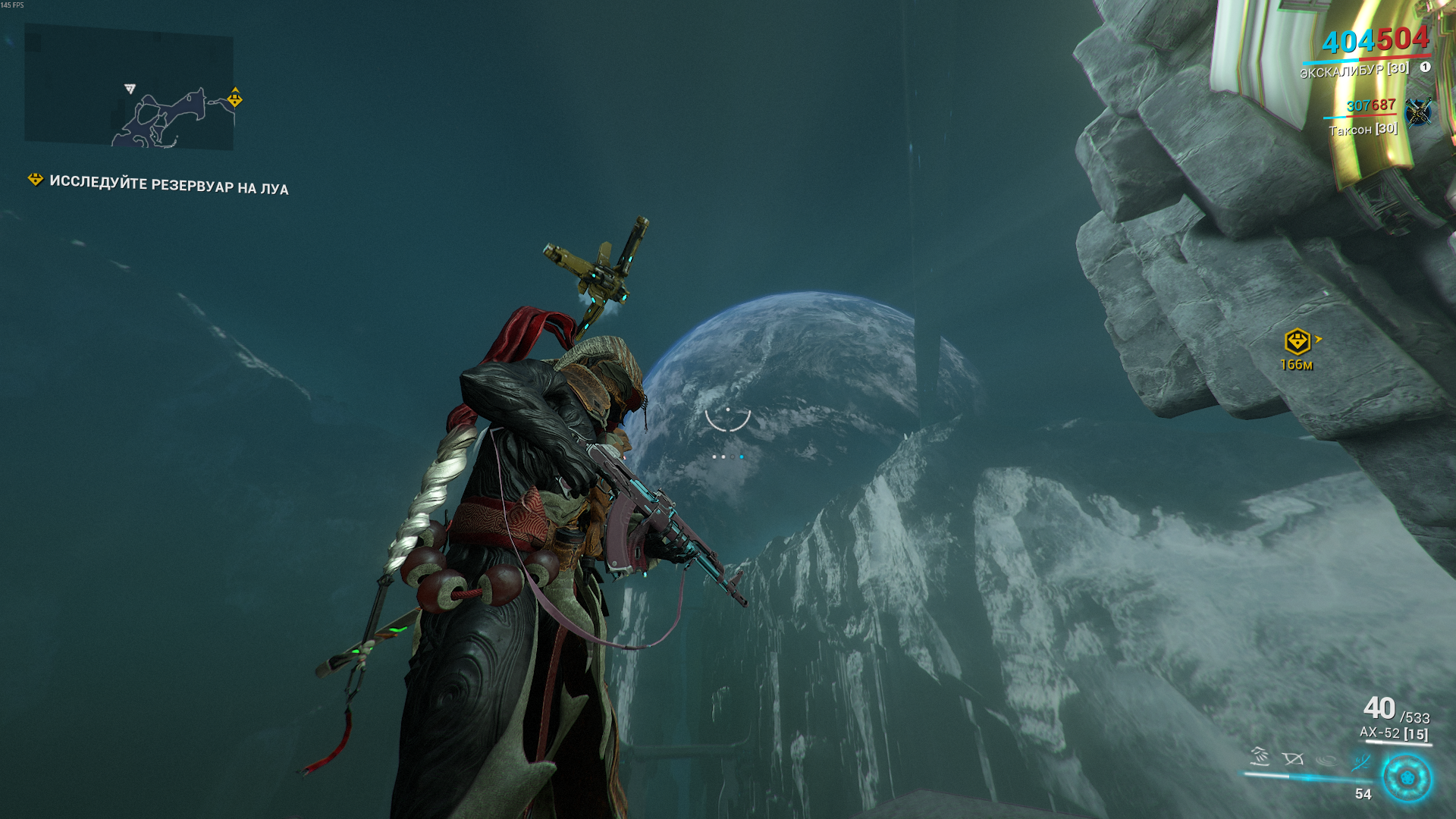
Task: Click the Lua reservoir objective tracker
Action: [168, 184]
